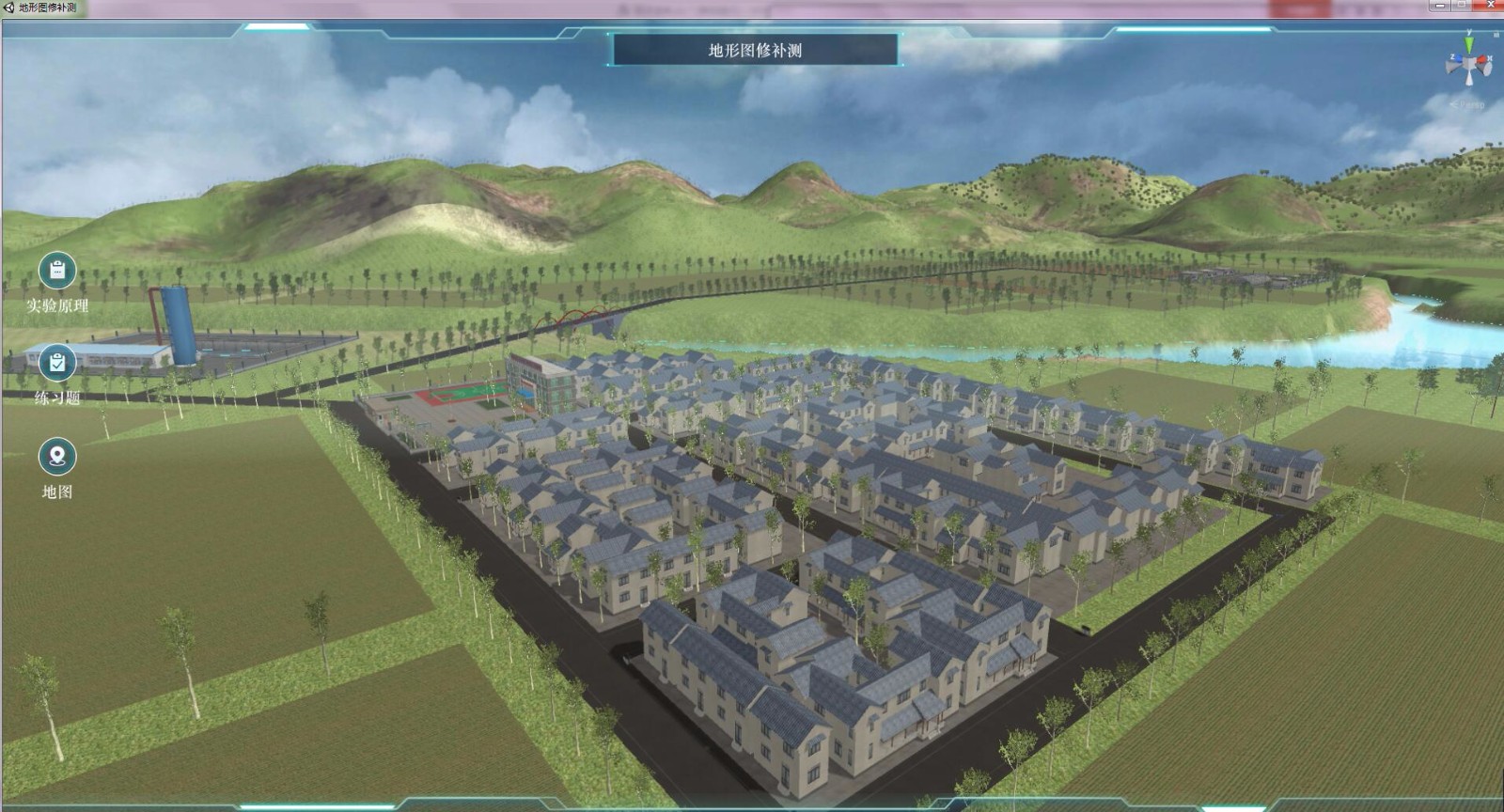This screenshot has width=1504, height=812.
Task: Toggle the small lock icon beside gizmo
Action: tap(1496, 35)
